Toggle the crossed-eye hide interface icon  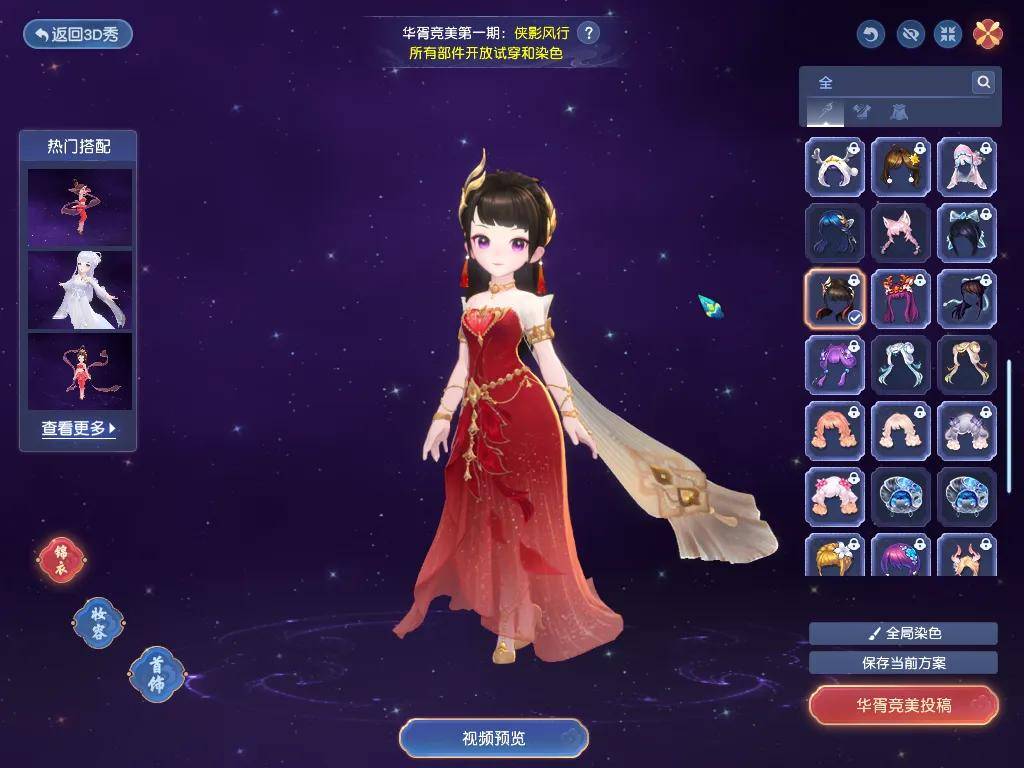(909, 34)
